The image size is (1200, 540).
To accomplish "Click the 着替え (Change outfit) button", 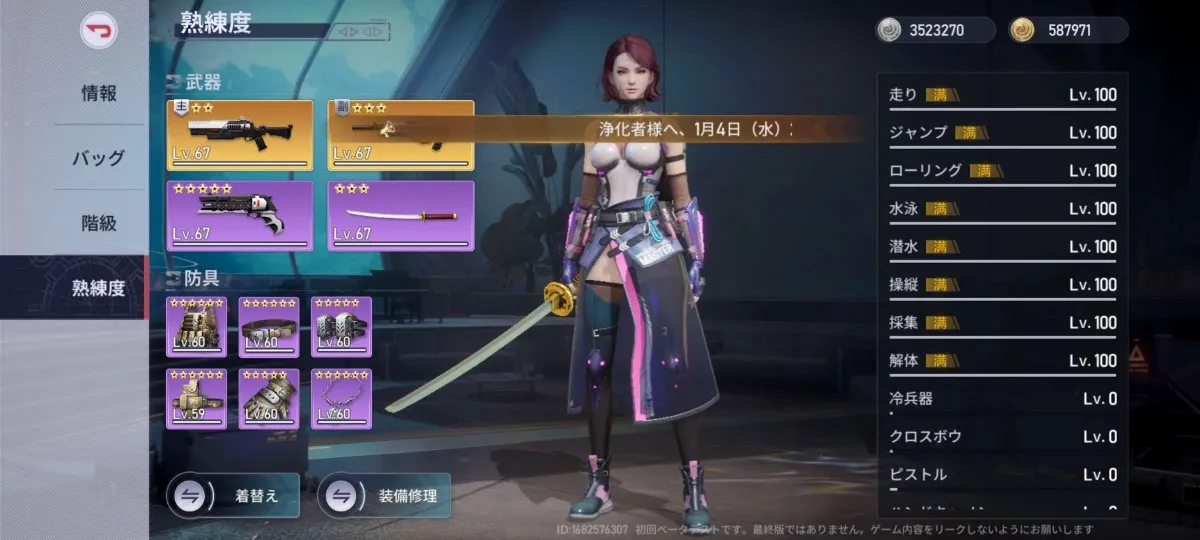I will (x=234, y=495).
